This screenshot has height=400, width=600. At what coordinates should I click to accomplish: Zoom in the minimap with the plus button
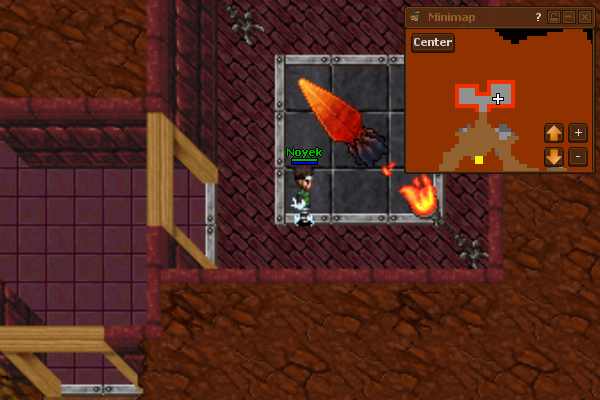click(x=578, y=133)
